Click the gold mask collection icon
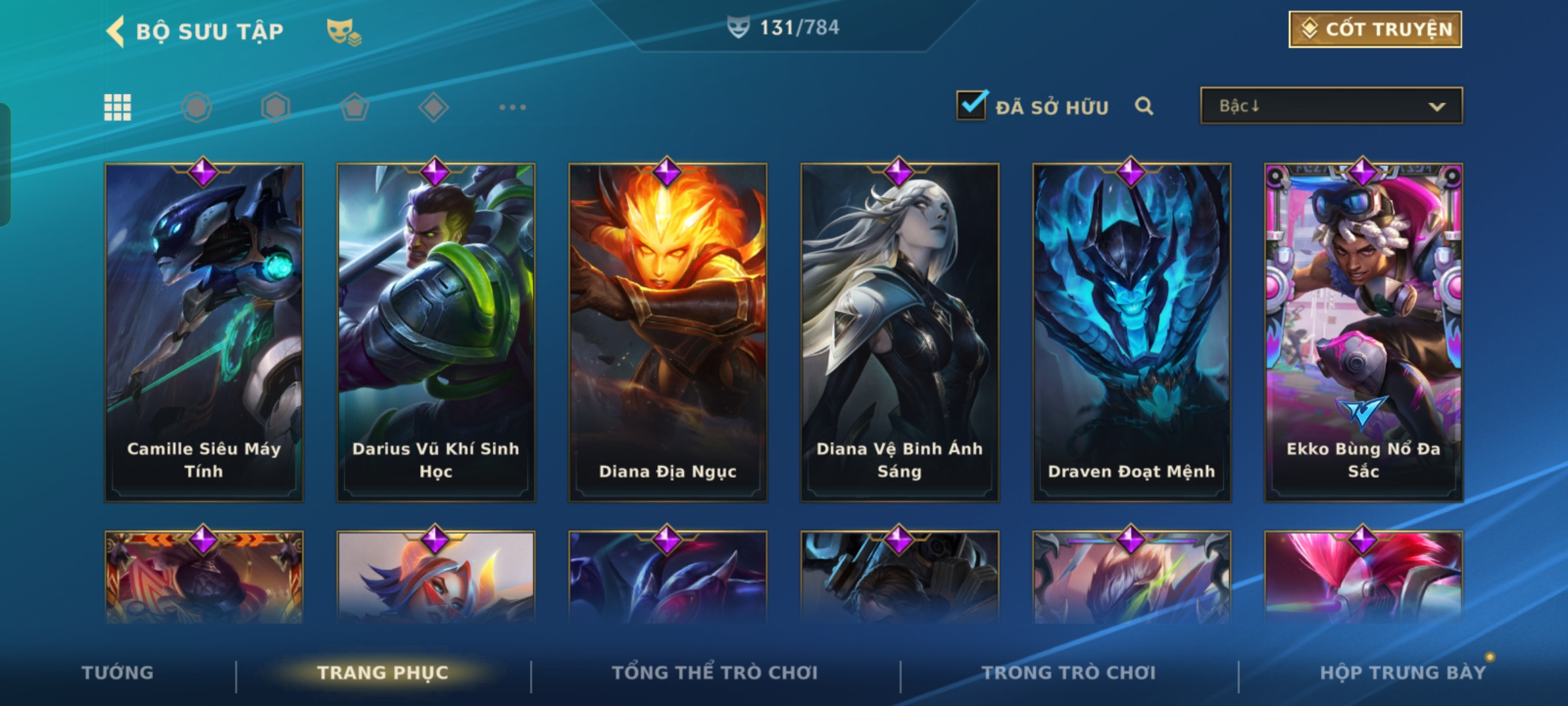This screenshot has width=1568, height=706. click(x=344, y=31)
